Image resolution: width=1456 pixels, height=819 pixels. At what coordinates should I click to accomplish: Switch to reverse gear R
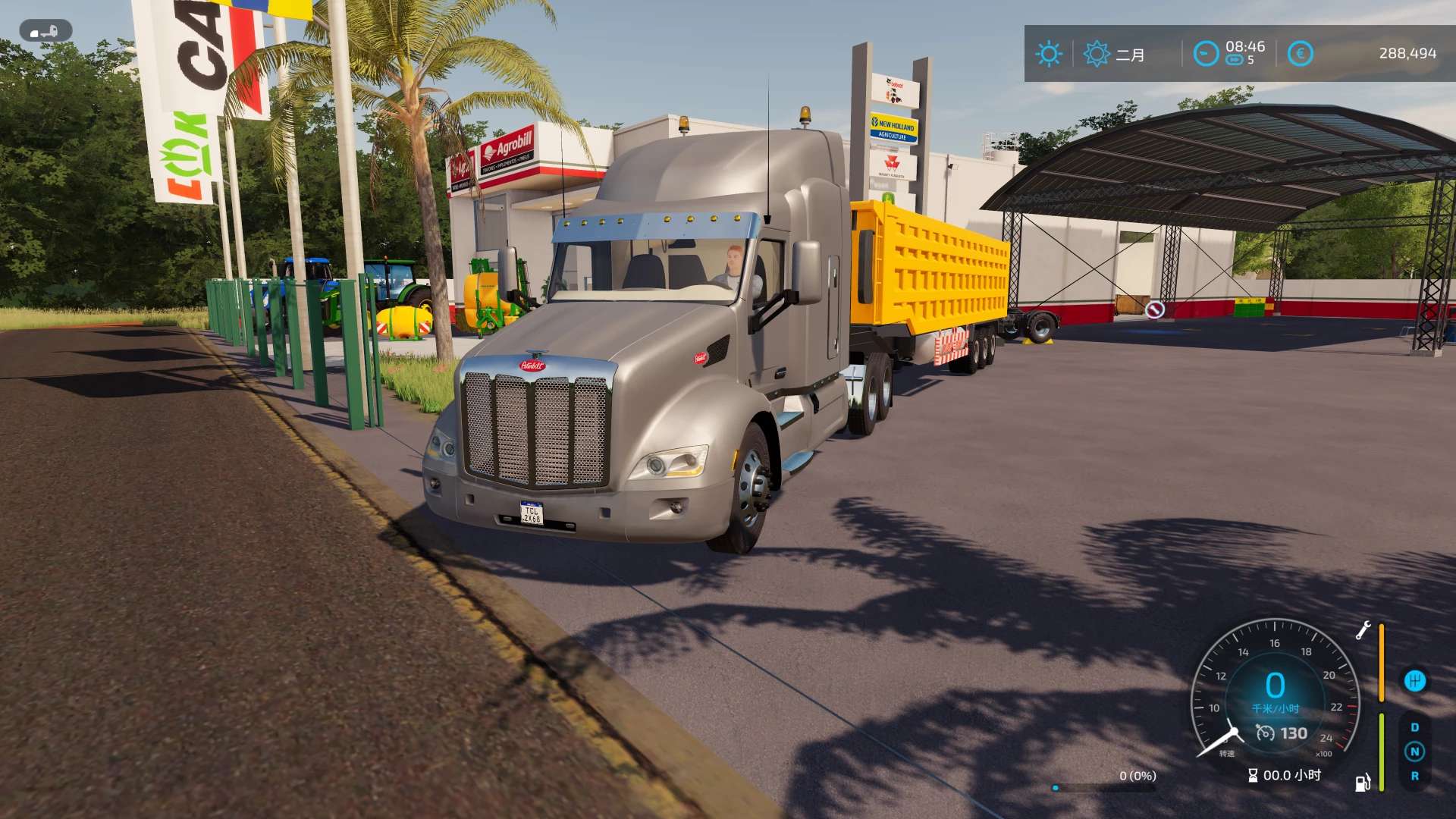click(1414, 776)
